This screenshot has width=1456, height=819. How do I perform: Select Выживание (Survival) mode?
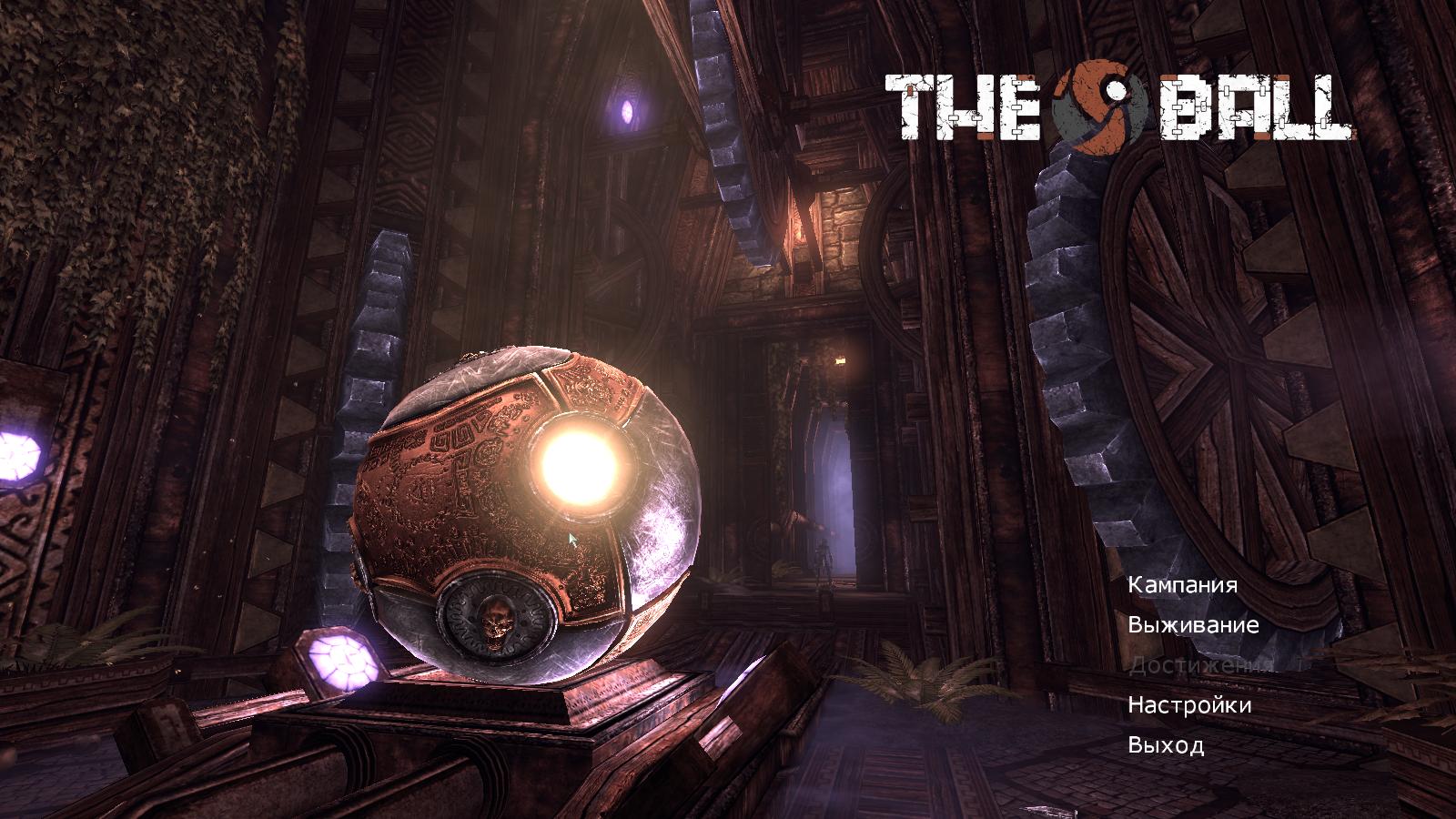pos(1193,625)
